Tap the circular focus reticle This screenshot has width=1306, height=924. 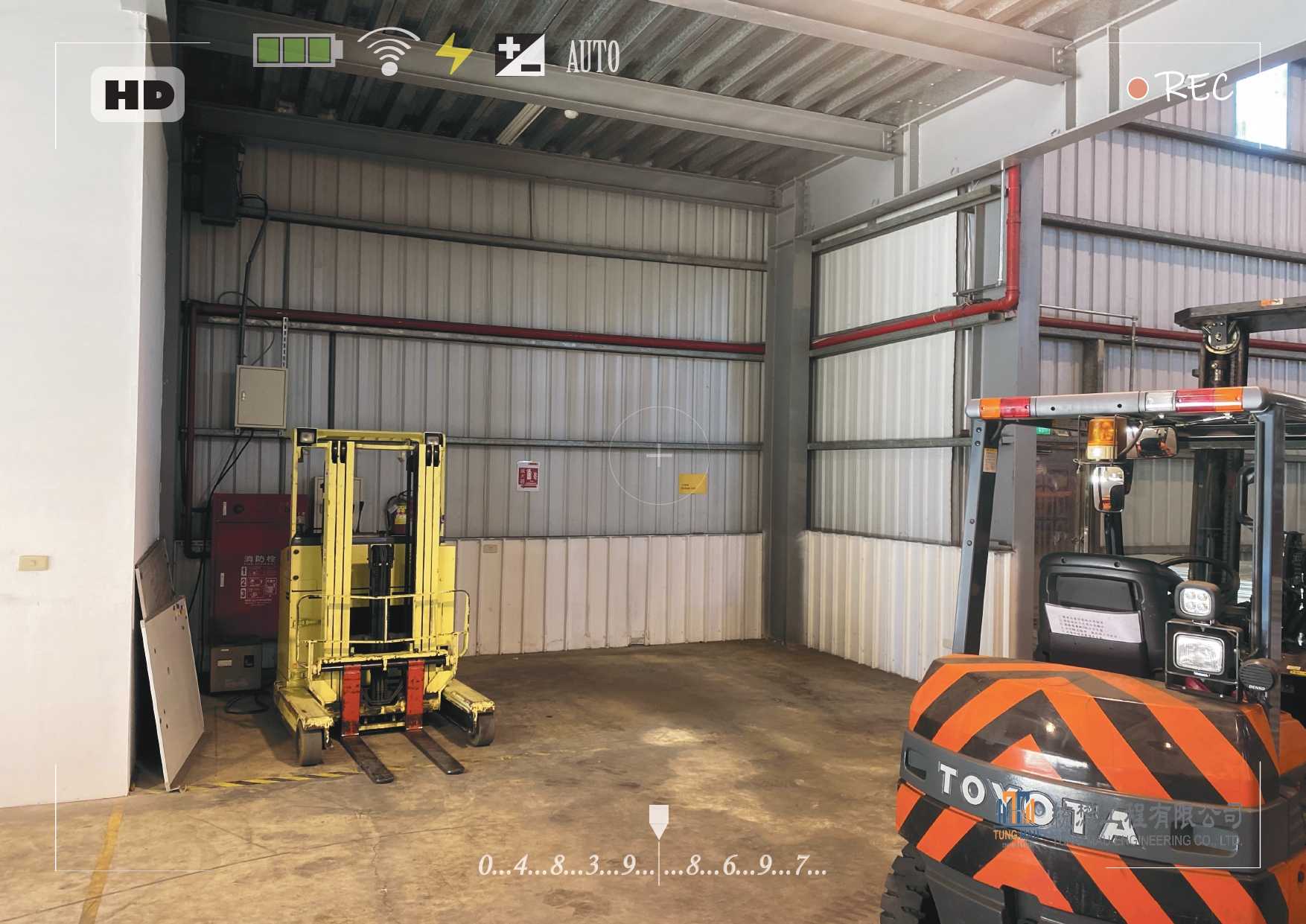(659, 455)
